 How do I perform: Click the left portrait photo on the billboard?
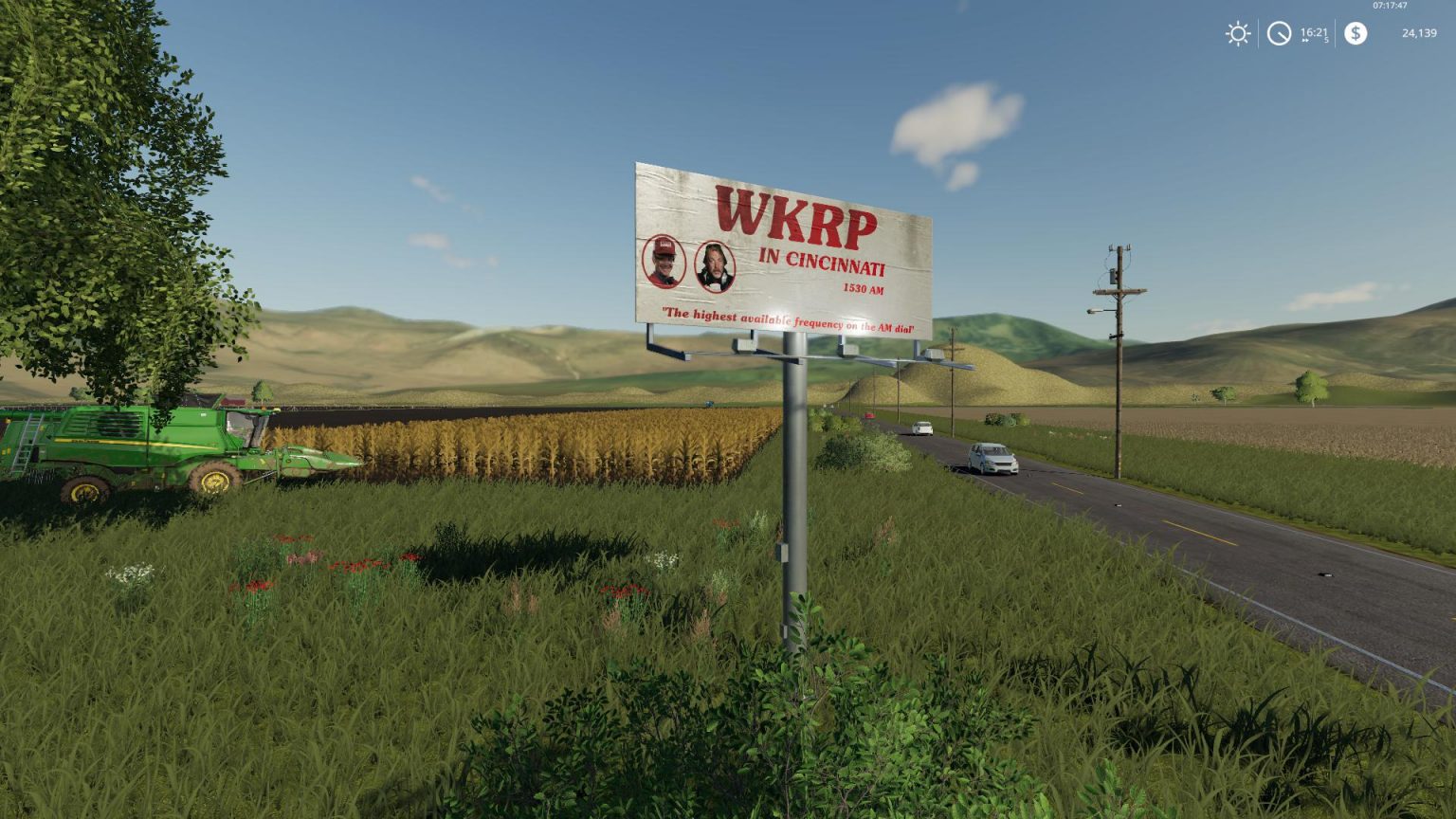[666, 264]
